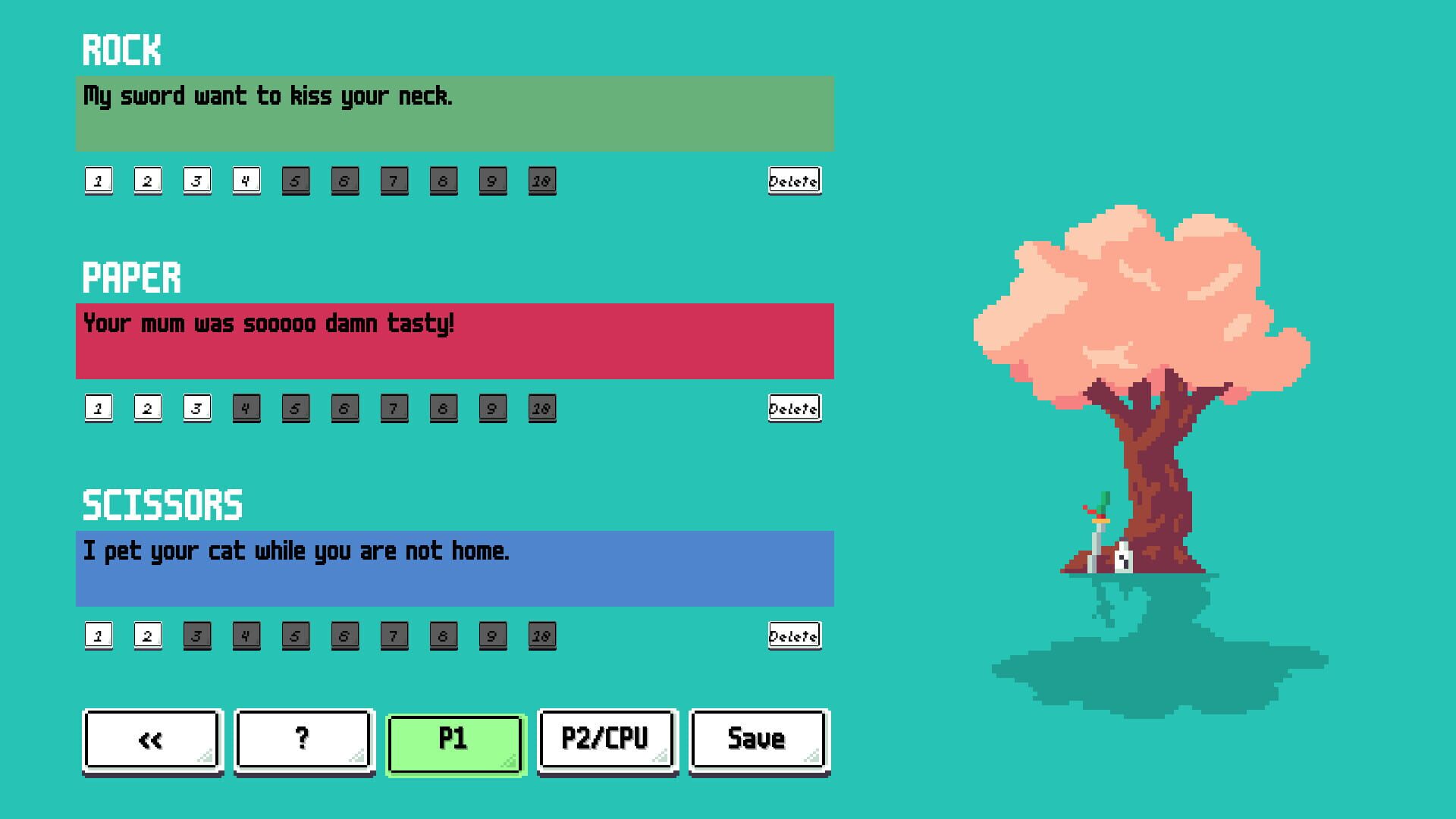Select slot 2 under SCISSORS
The width and height of the screenshot is (1456, 819).
tap(147, 635)
